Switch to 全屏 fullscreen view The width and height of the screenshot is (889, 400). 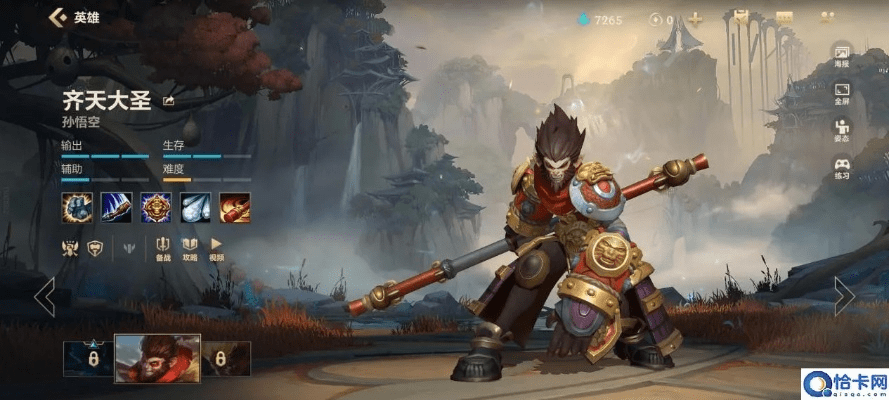(x=842, y=93)
